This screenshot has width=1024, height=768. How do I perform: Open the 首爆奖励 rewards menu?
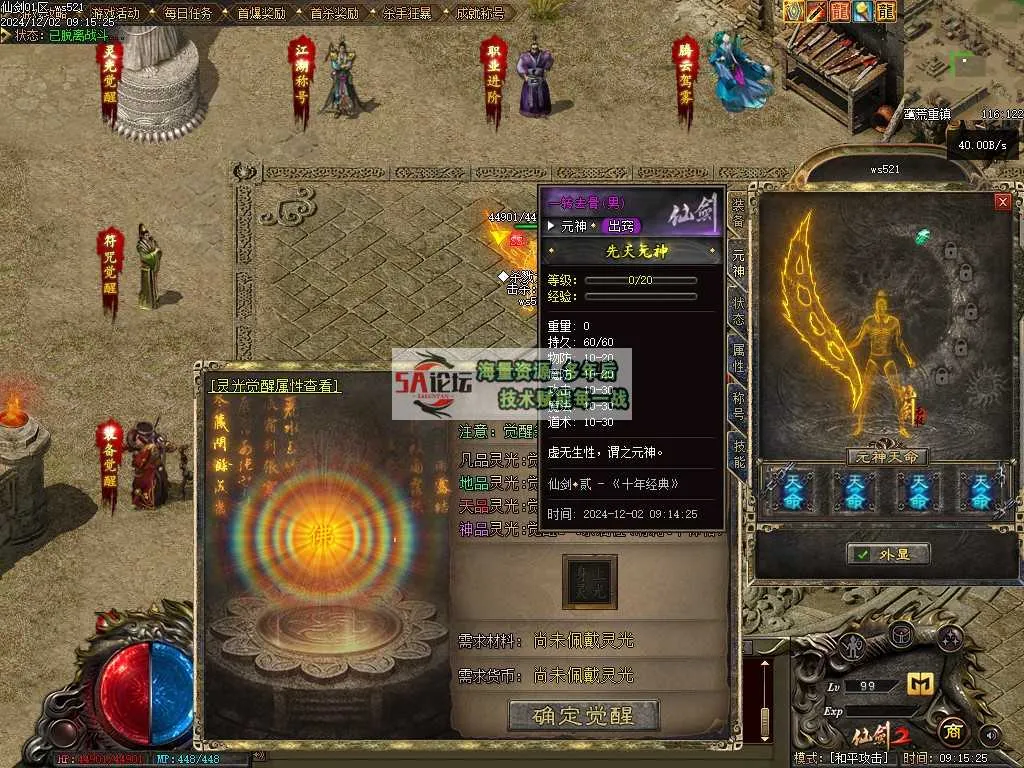click(x=261, y=14)
